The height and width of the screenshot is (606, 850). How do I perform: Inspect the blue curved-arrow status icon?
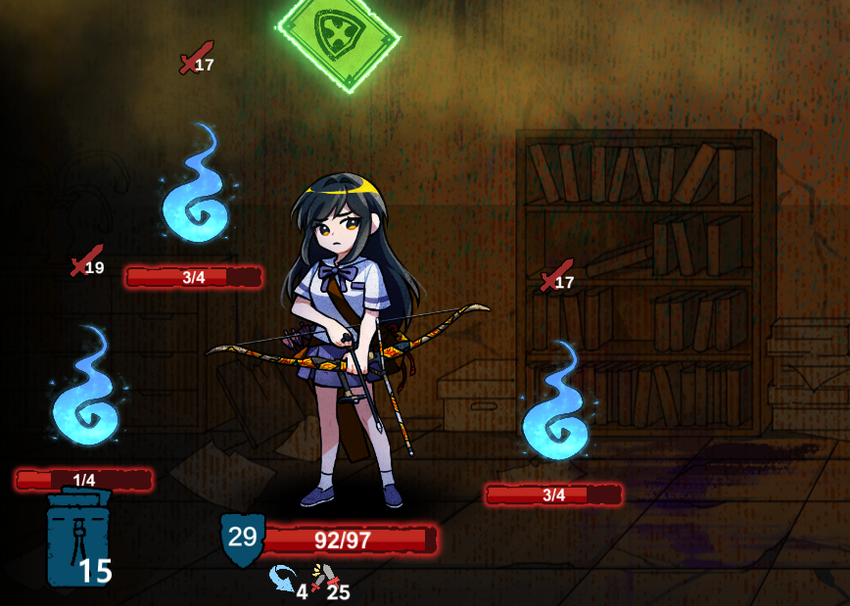(282, 579)
